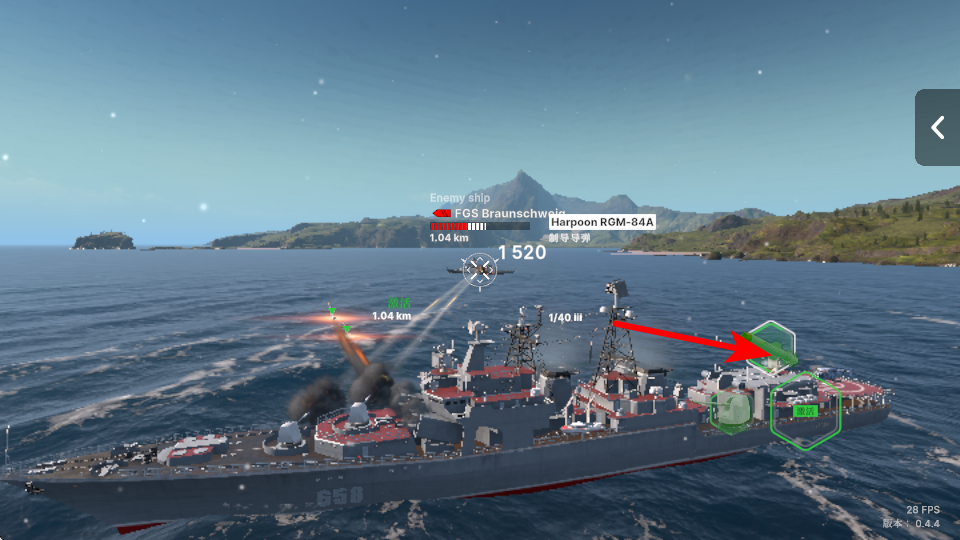The width and height of the screenshot is (960, 540).
Task: Select the green missile launcher hexagon
Action: [772, 346]
